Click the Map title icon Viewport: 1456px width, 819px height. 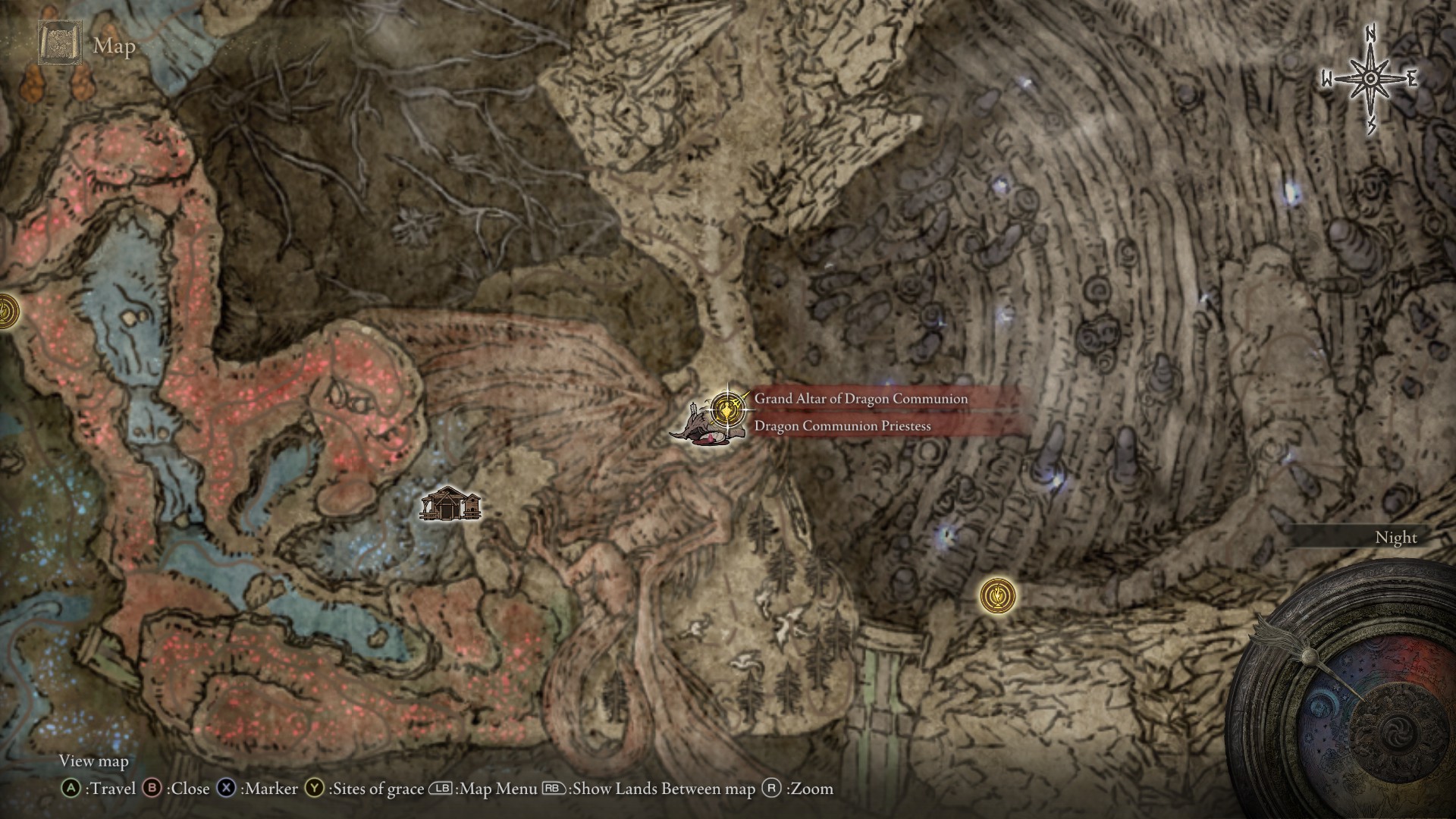(x=59, y=45)
